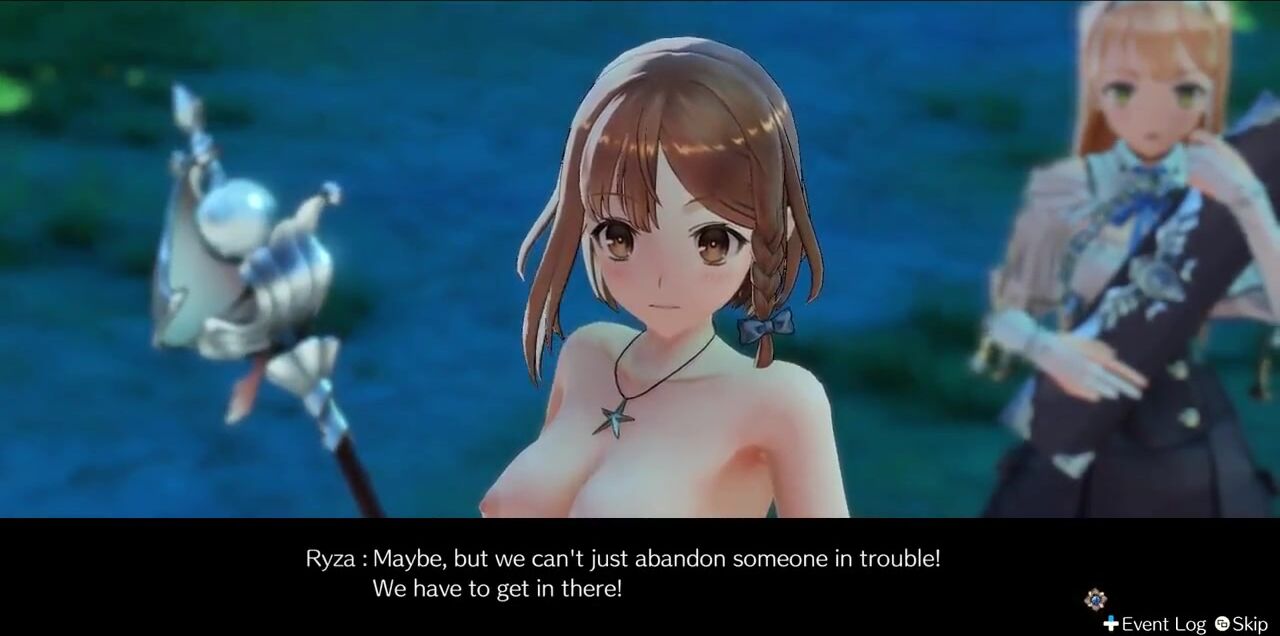Skip the current cutscene

point(1241,624)
